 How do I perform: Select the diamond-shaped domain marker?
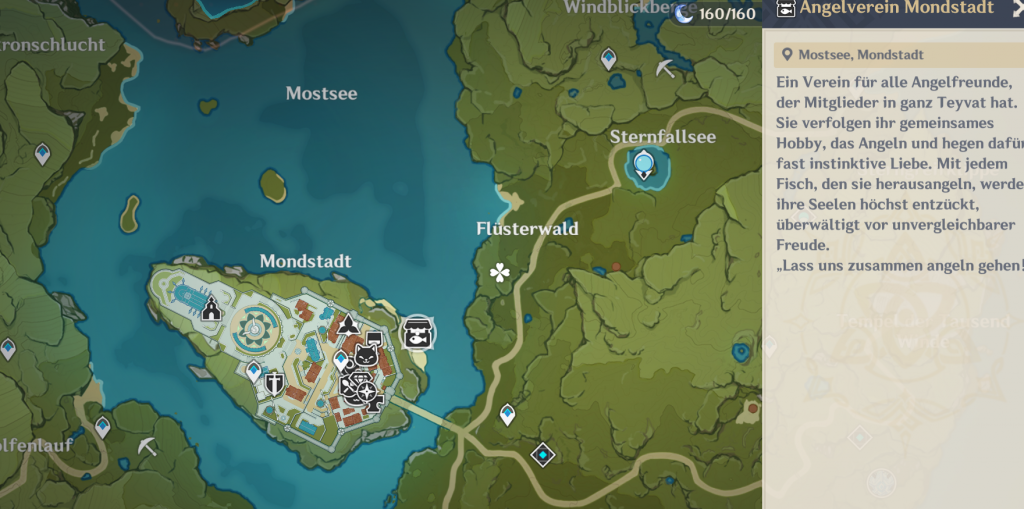542,455
